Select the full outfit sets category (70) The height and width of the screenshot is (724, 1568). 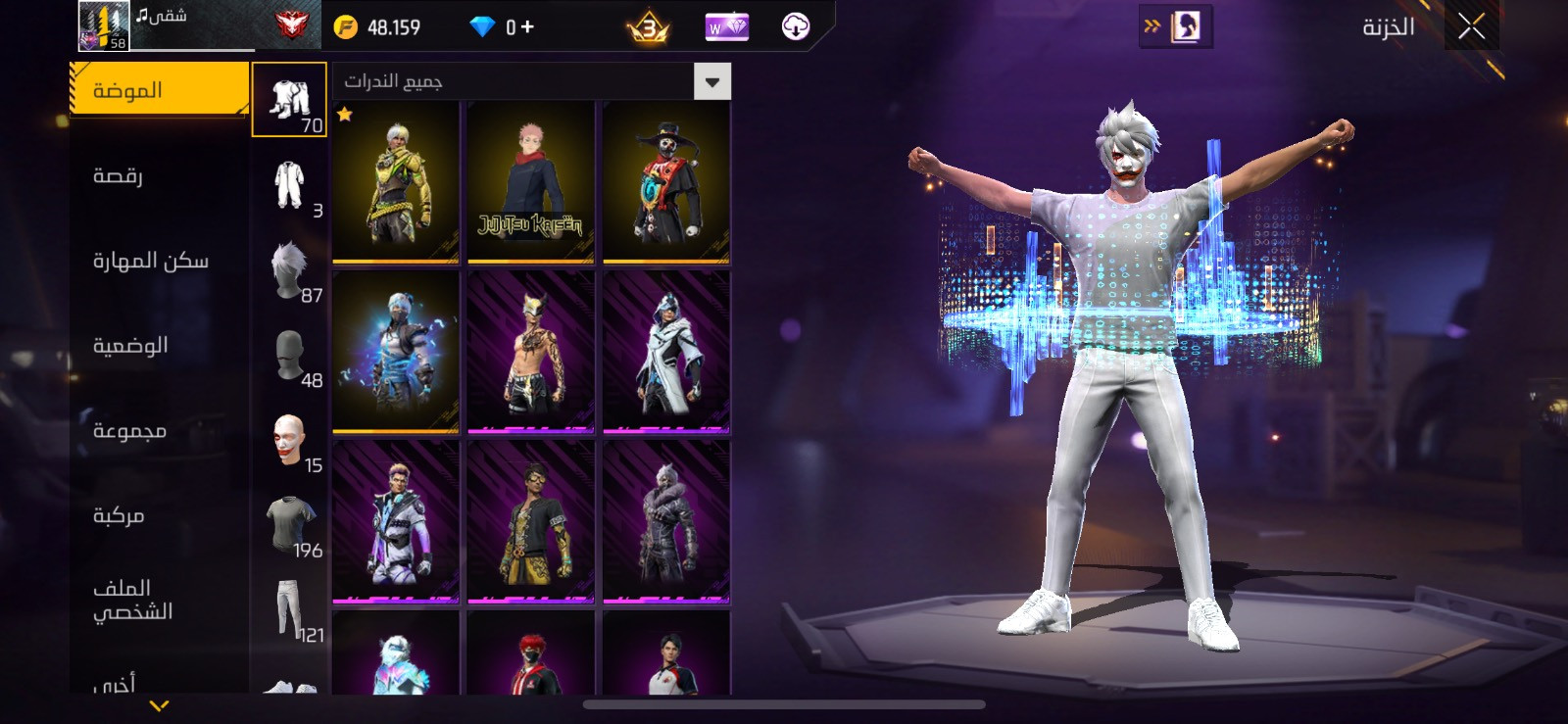click(289, 100)
